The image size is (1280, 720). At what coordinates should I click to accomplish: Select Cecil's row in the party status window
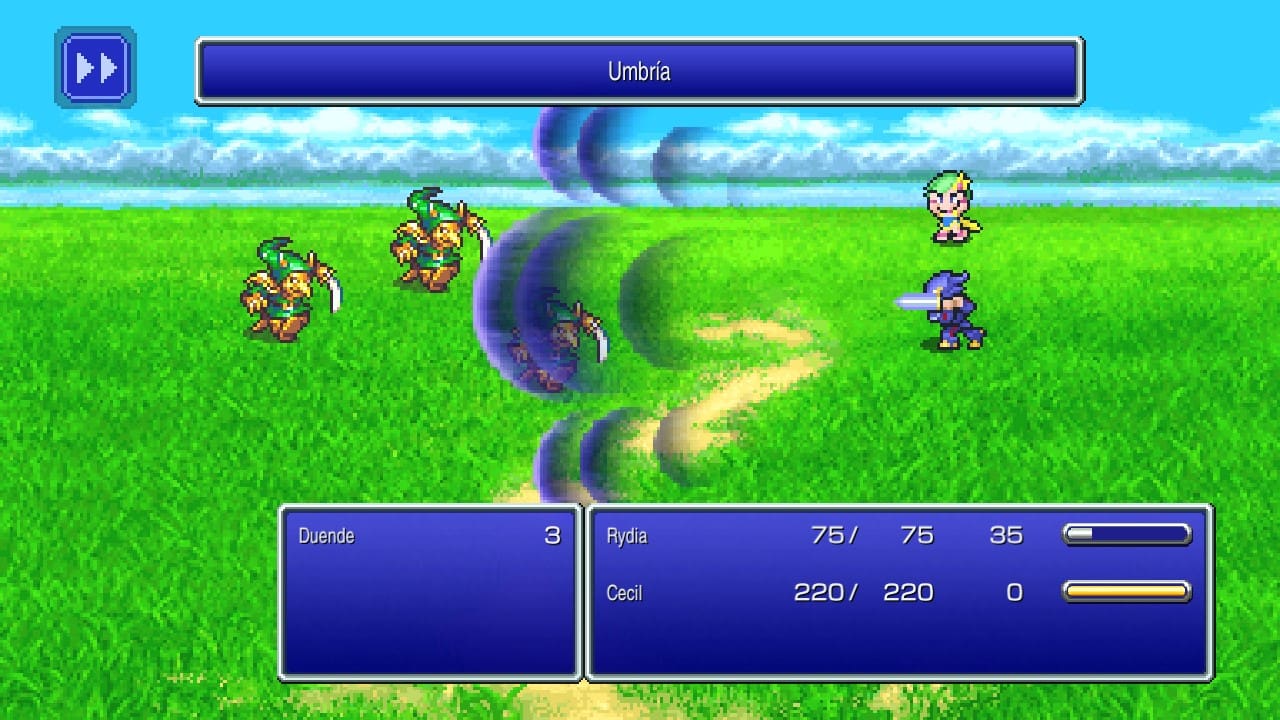pyautogui.click(x=625, y=592)
